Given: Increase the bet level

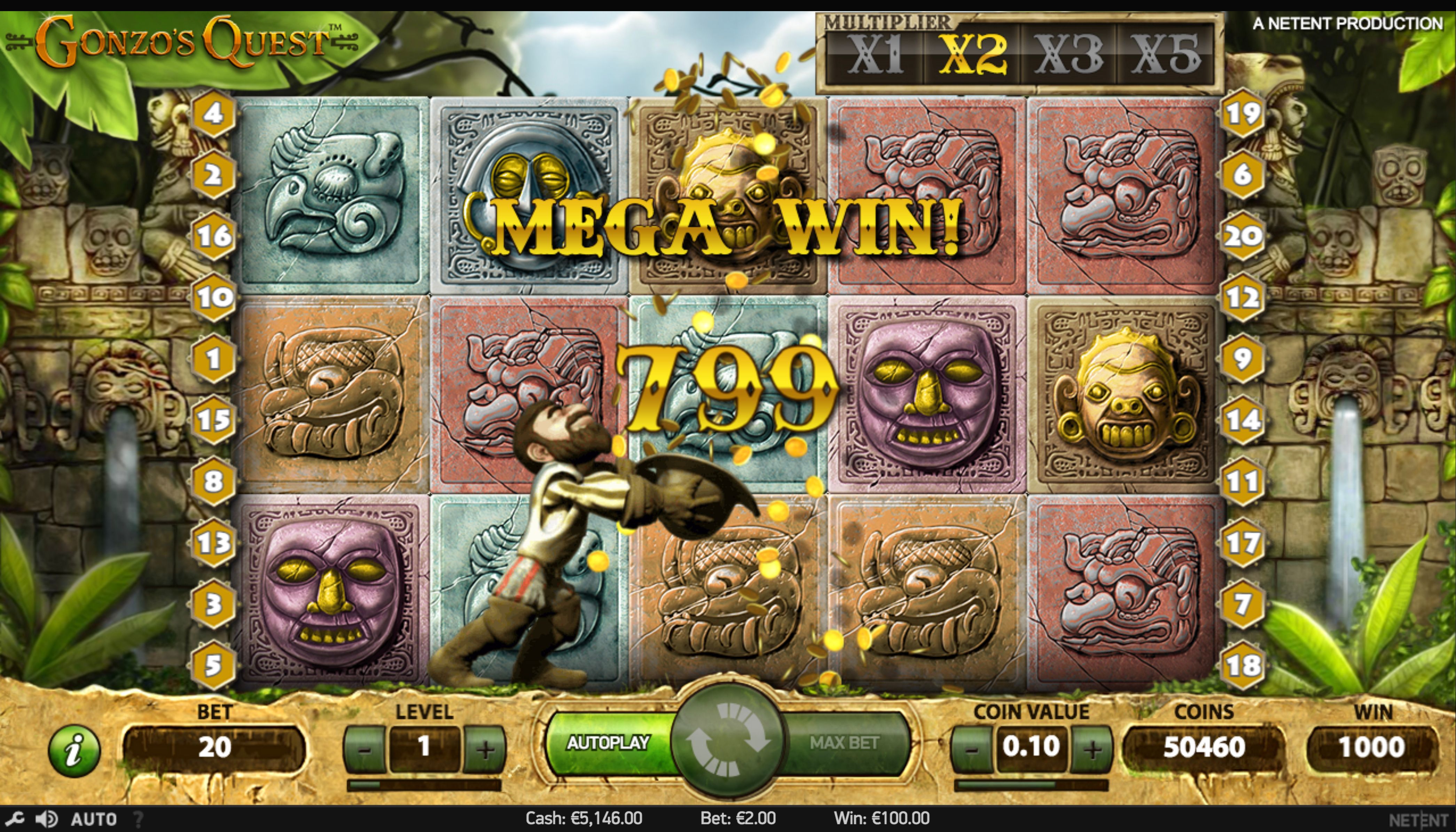Looking at the screenshot, I should [x=485, y=749].
